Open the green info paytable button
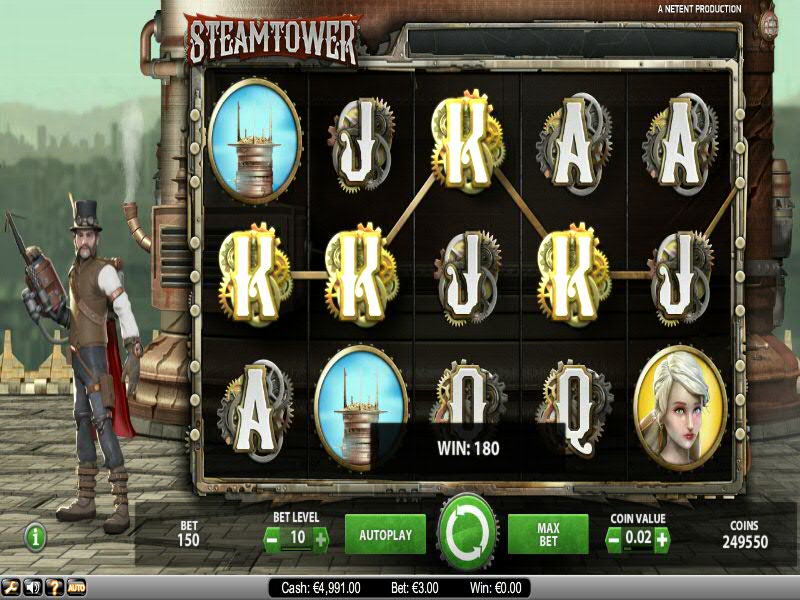This screenshot has height=600, width=800. pyautogui.click(x=36, y=537)
